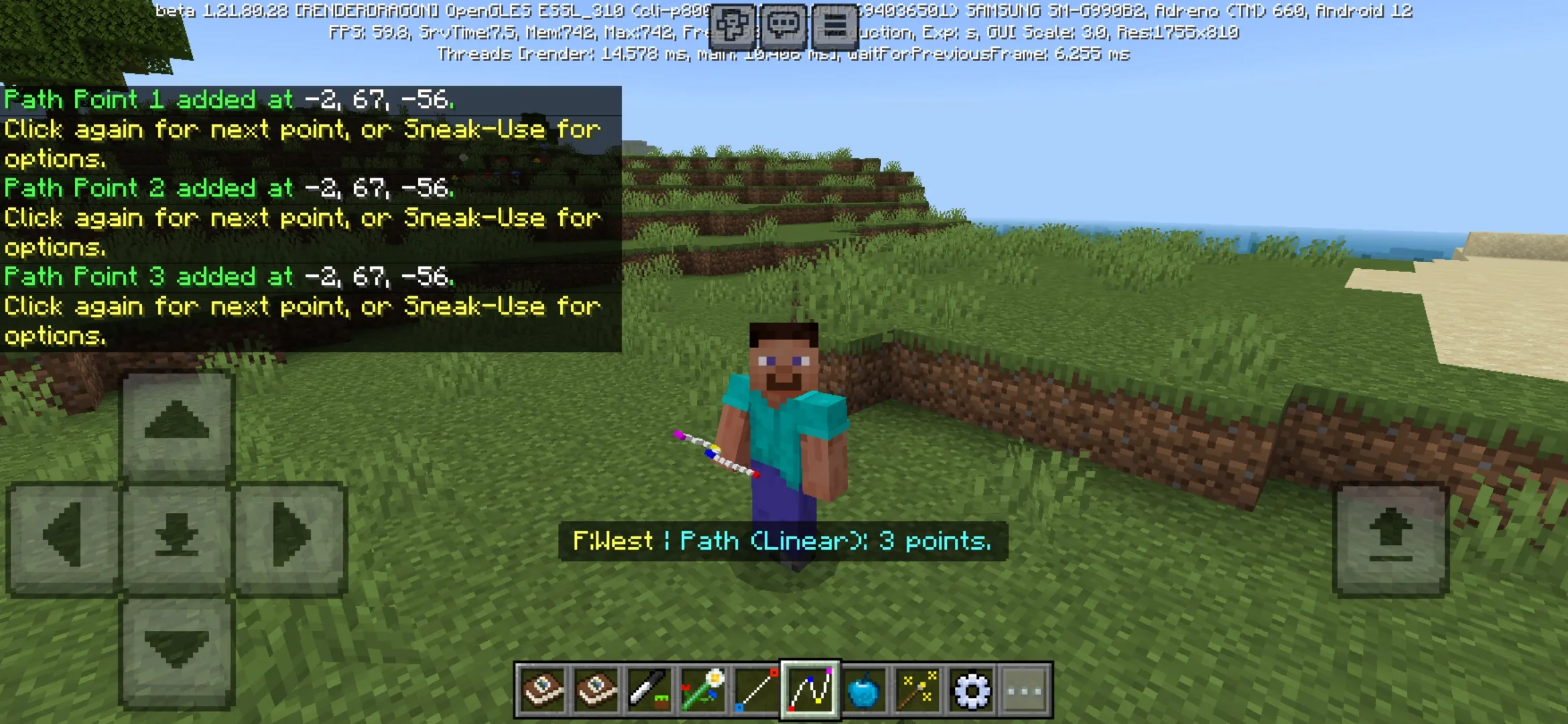Select the gear settings hotbar slot
Viewport: 1568px width, 724px height.
click(971, 690)
